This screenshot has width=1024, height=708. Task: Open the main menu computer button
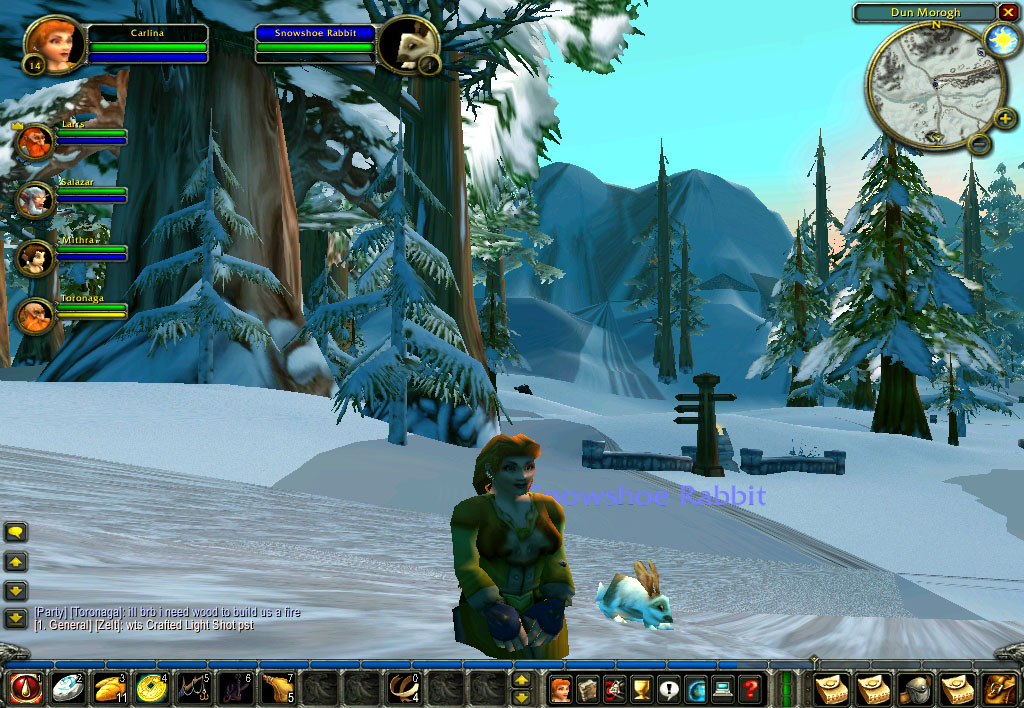pos(723,688)
